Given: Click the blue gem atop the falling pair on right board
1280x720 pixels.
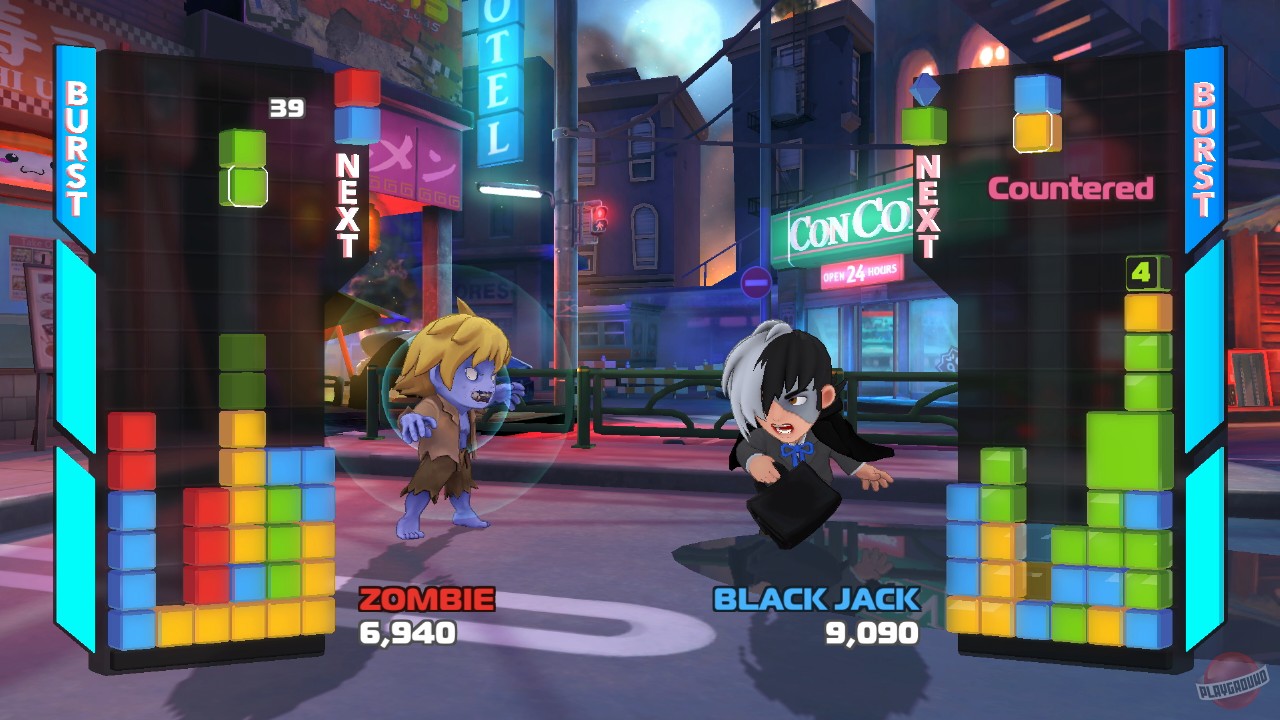Looking at the screenshot, I should pyautogui.click(x=1036, y=92).
